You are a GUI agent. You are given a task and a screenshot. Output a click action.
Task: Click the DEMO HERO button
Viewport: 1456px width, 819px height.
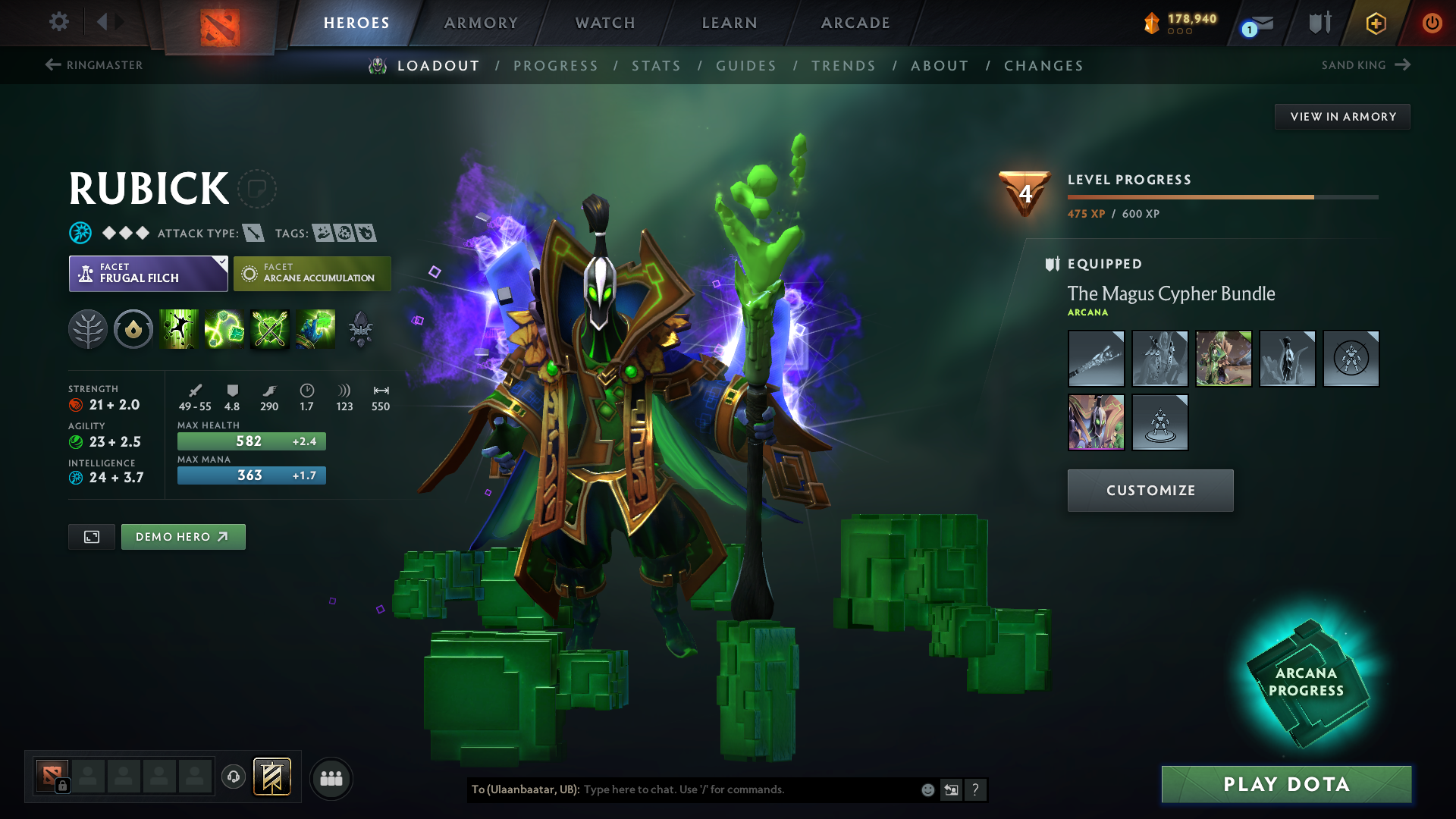click(183, 536)
